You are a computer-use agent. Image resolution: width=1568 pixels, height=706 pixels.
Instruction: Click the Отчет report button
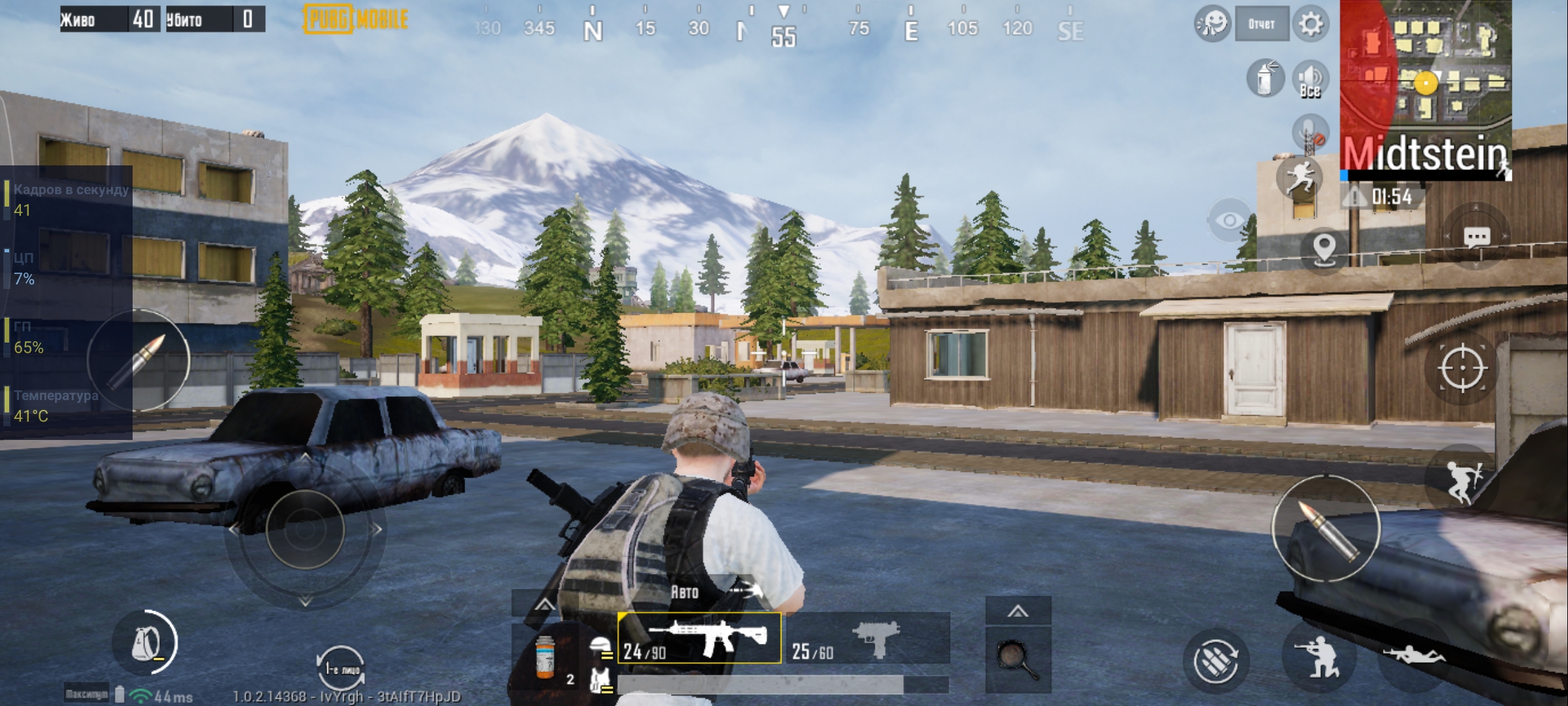[x=1262, y=25]
